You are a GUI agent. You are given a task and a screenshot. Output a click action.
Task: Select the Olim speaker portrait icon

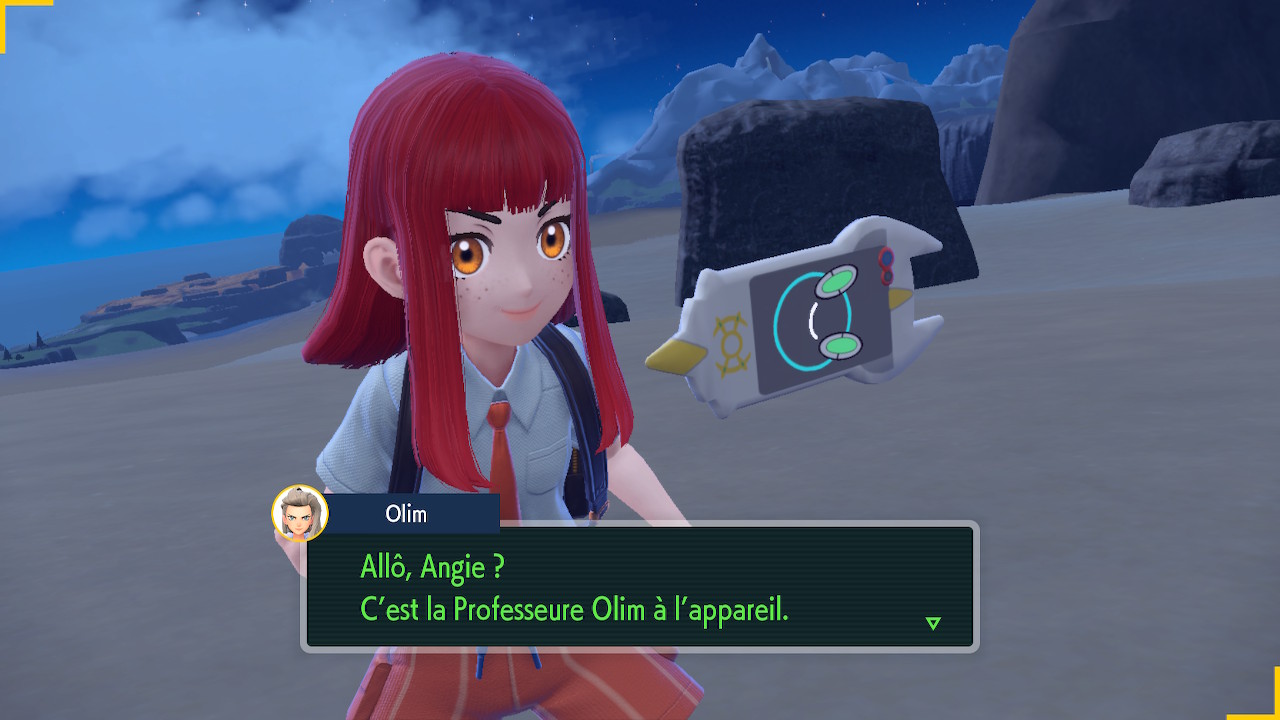(300, 513)
